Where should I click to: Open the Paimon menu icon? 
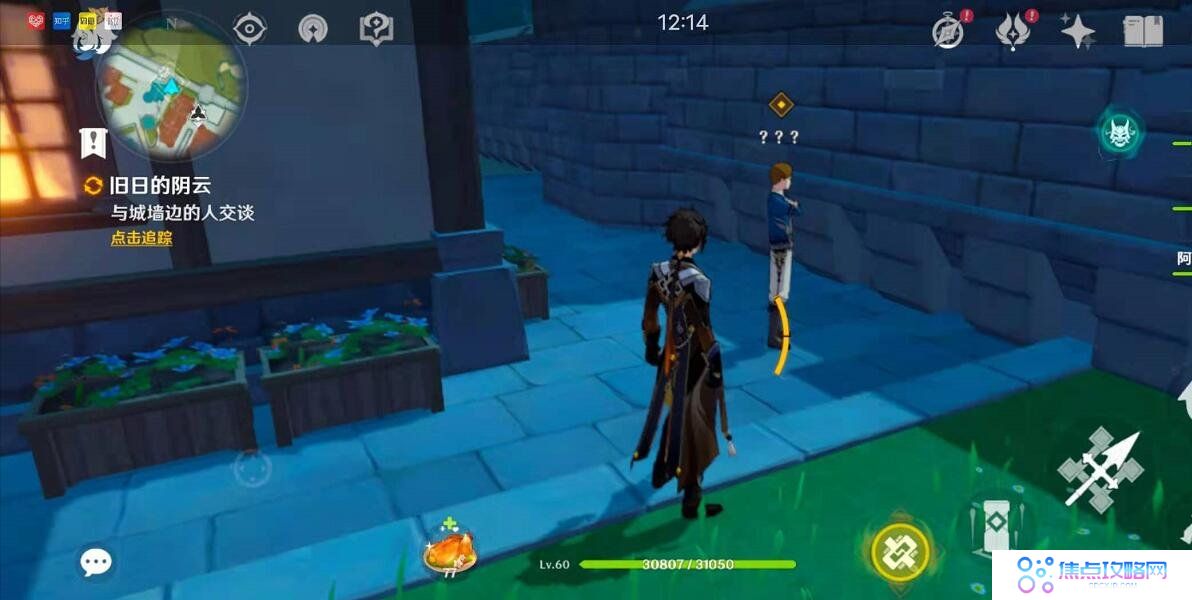tap(92, 38)
